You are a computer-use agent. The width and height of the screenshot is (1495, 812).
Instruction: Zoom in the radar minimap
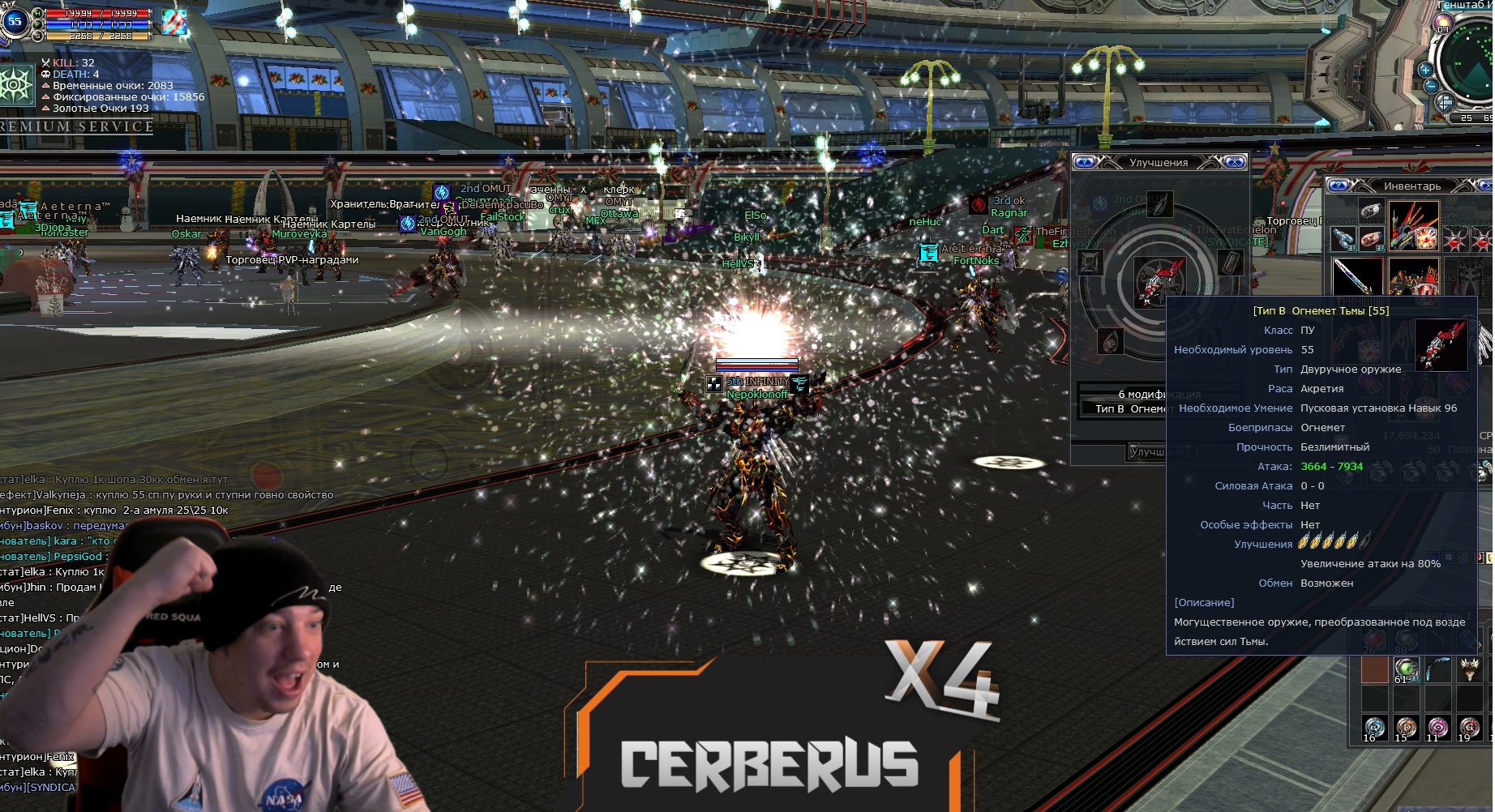pos(1425,70)
